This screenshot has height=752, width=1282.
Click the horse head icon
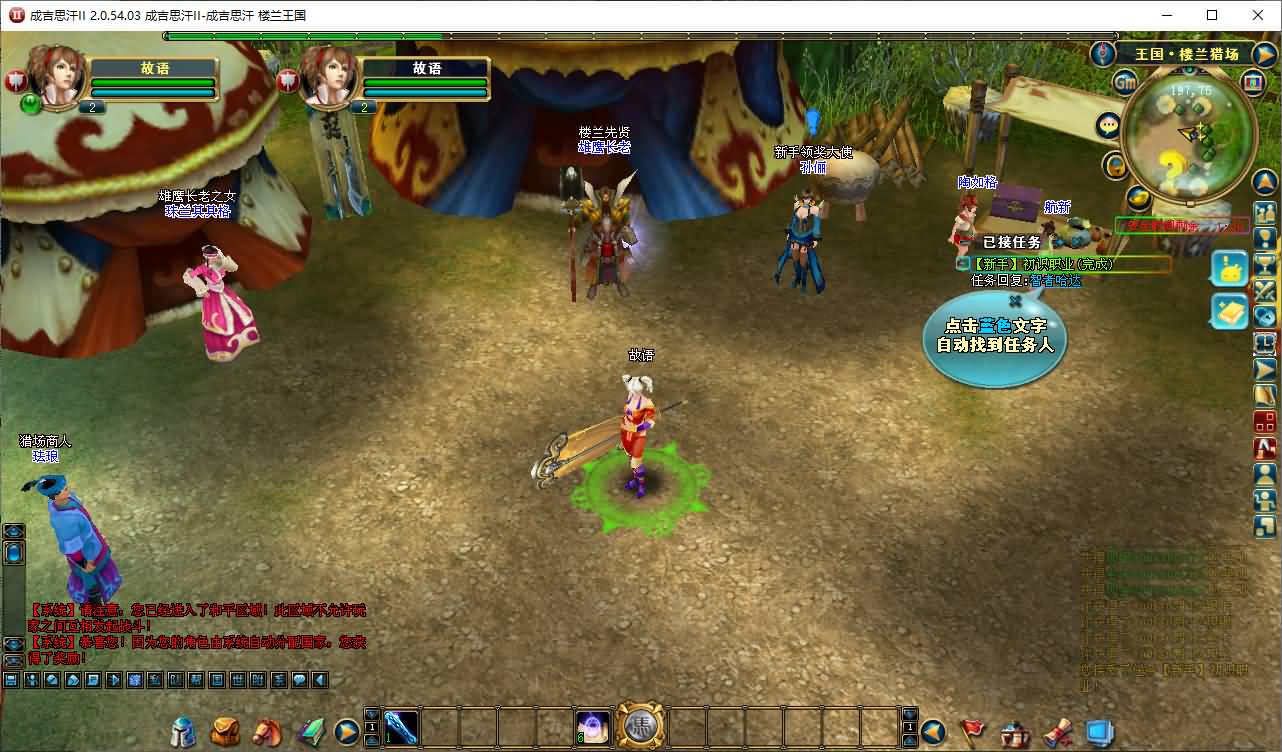click(x=267, y=732)
